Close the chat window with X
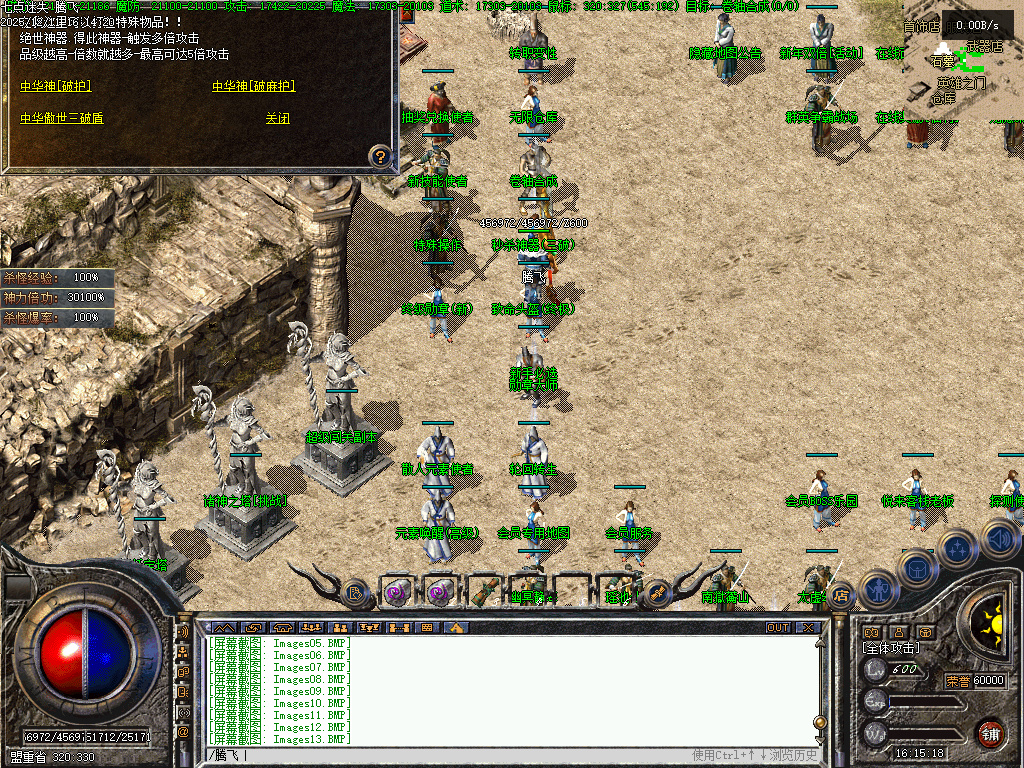This screenshot has width=1024, height=768. pyautogui.click(x=807, y=628)
